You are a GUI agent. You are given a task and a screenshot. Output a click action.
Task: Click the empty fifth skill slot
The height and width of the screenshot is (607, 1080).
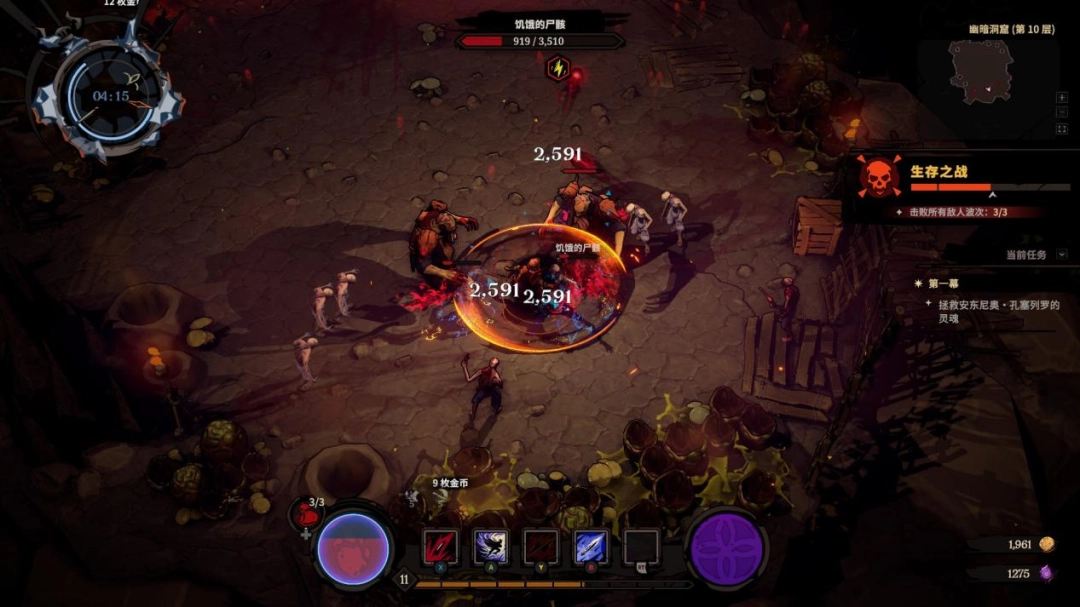click(641, 547)
